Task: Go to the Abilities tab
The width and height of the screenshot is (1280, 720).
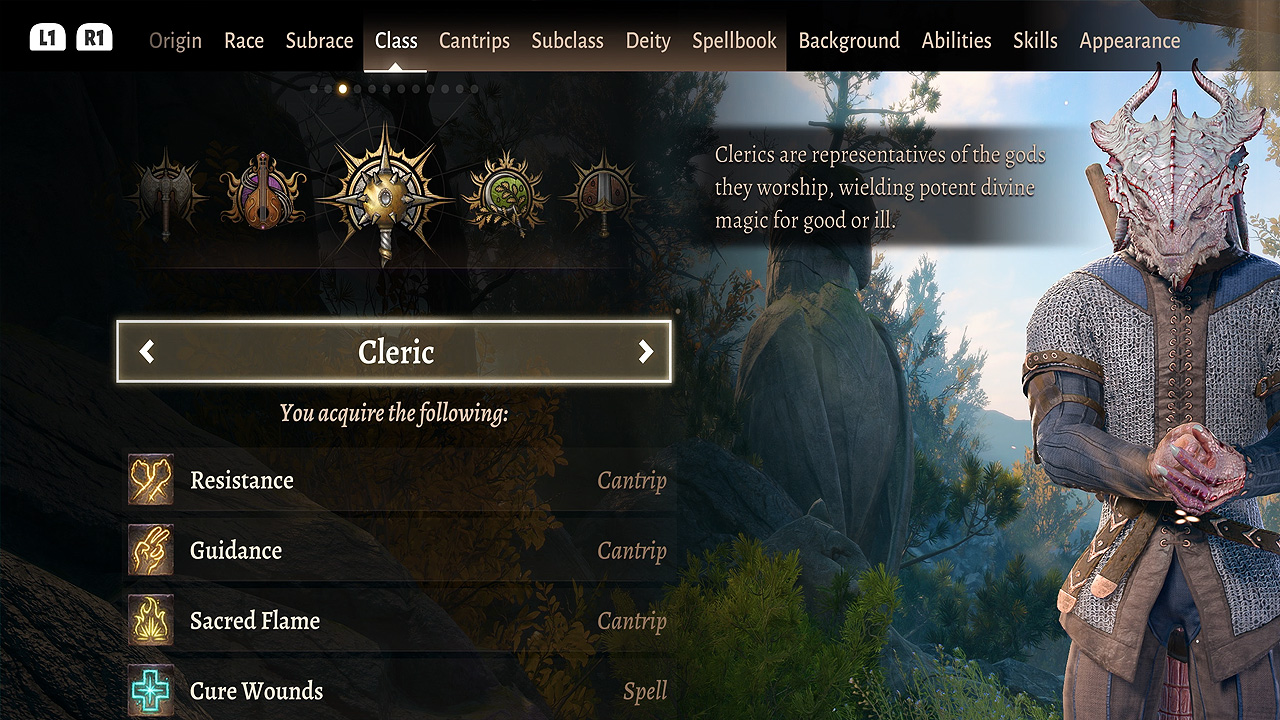Action: pos(956,41)
